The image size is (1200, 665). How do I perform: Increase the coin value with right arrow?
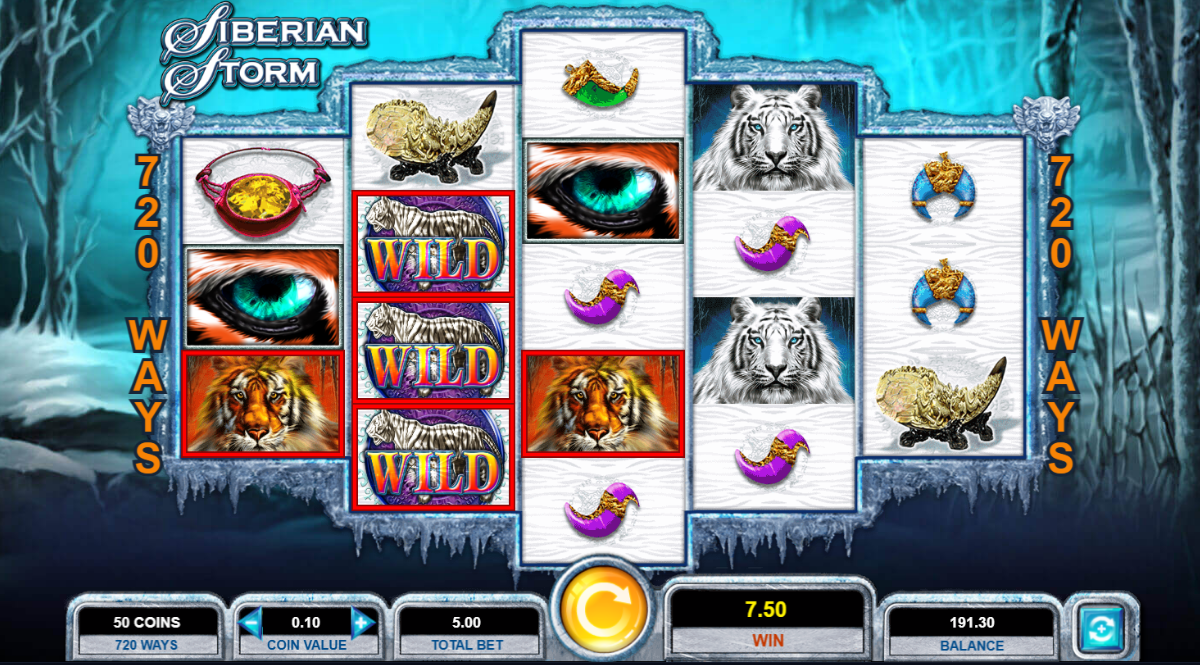362,623
